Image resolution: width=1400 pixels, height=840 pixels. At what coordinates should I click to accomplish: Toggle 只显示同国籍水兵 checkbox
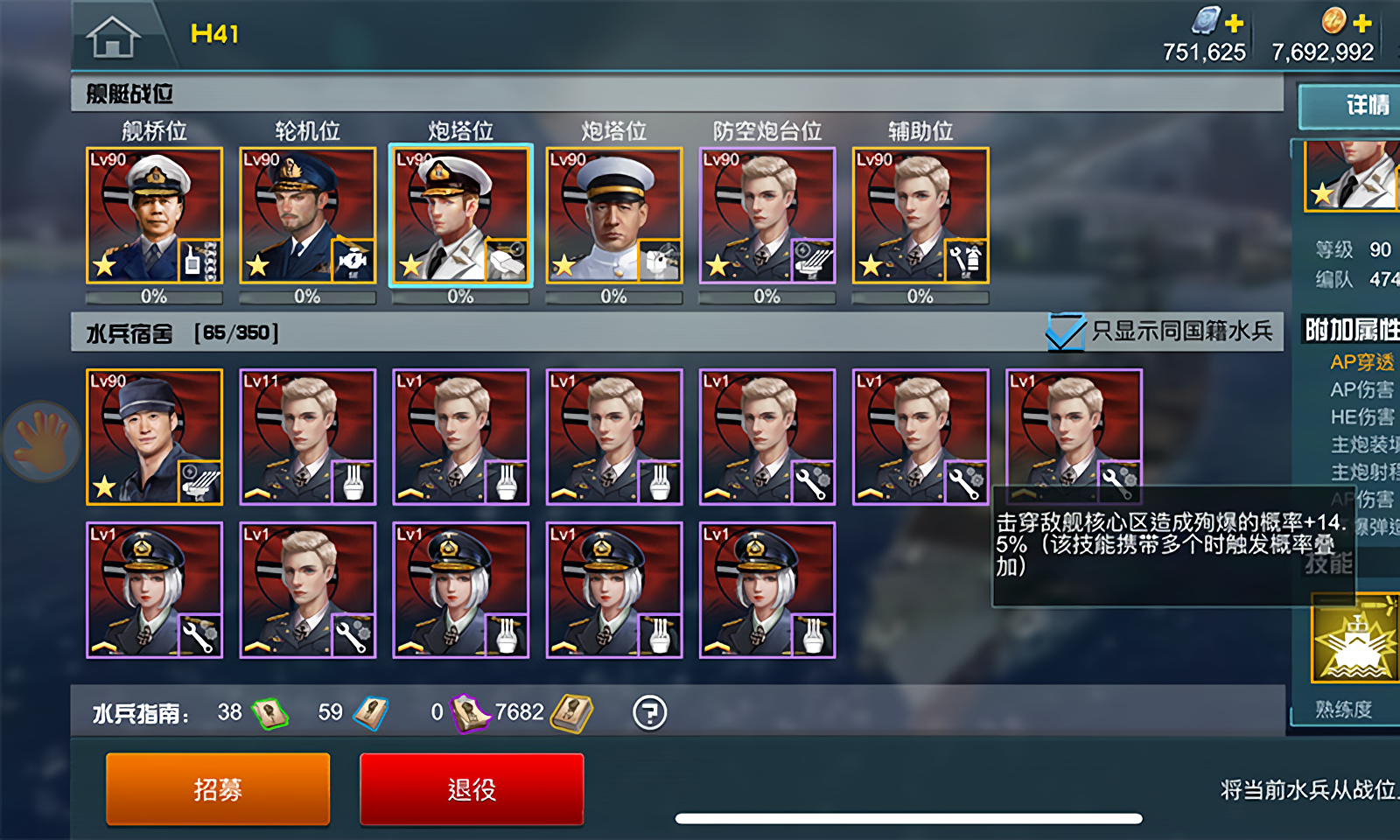click(x=1066, y=332)
